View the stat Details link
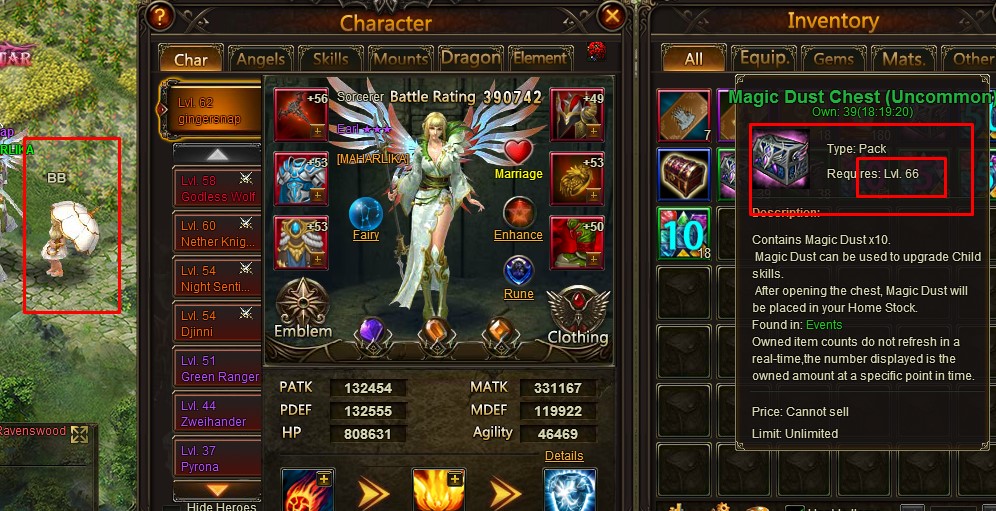 click(x=564, y=456)
